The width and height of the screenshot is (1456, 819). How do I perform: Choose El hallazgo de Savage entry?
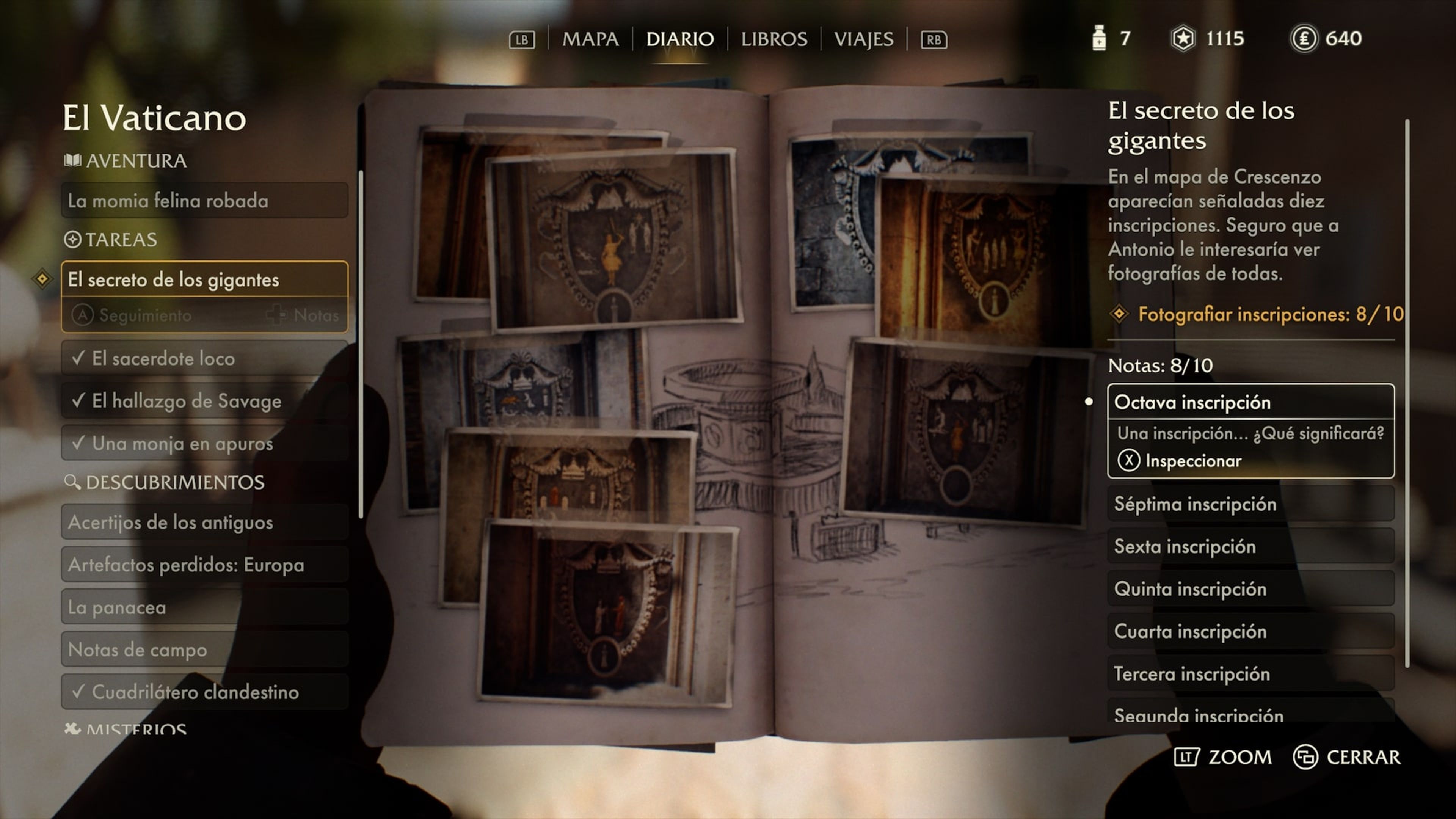(204, 401)
